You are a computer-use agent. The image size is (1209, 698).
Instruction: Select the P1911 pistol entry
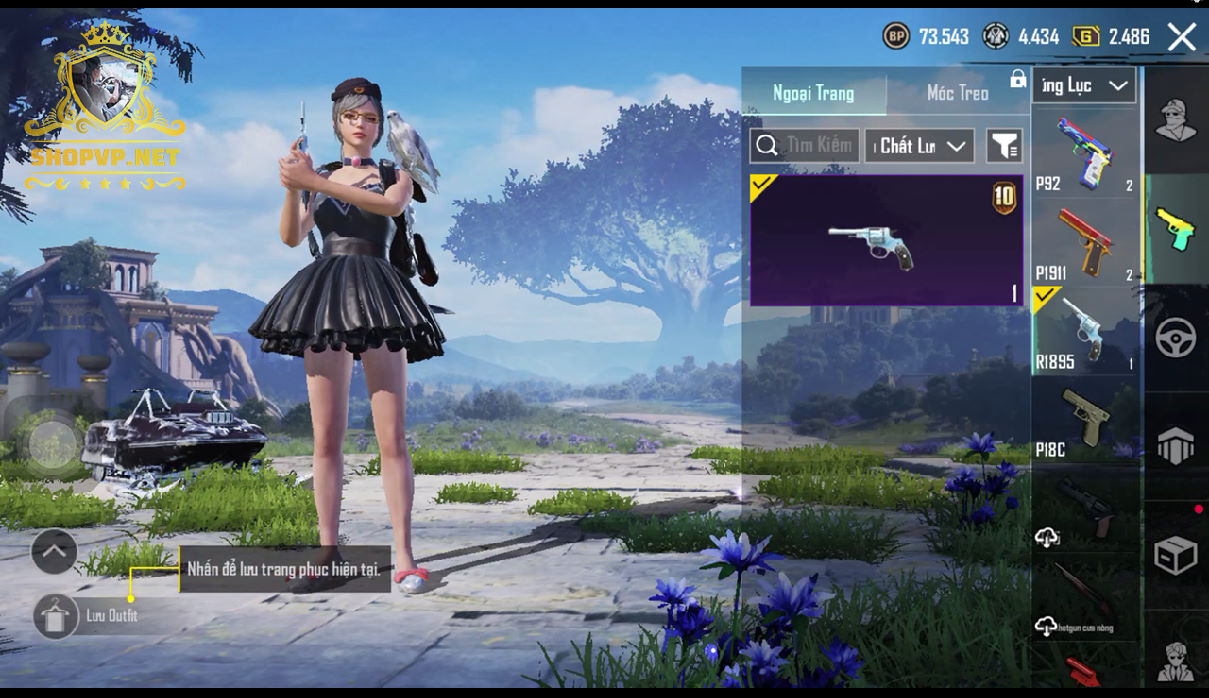(x=1085, y=243)
